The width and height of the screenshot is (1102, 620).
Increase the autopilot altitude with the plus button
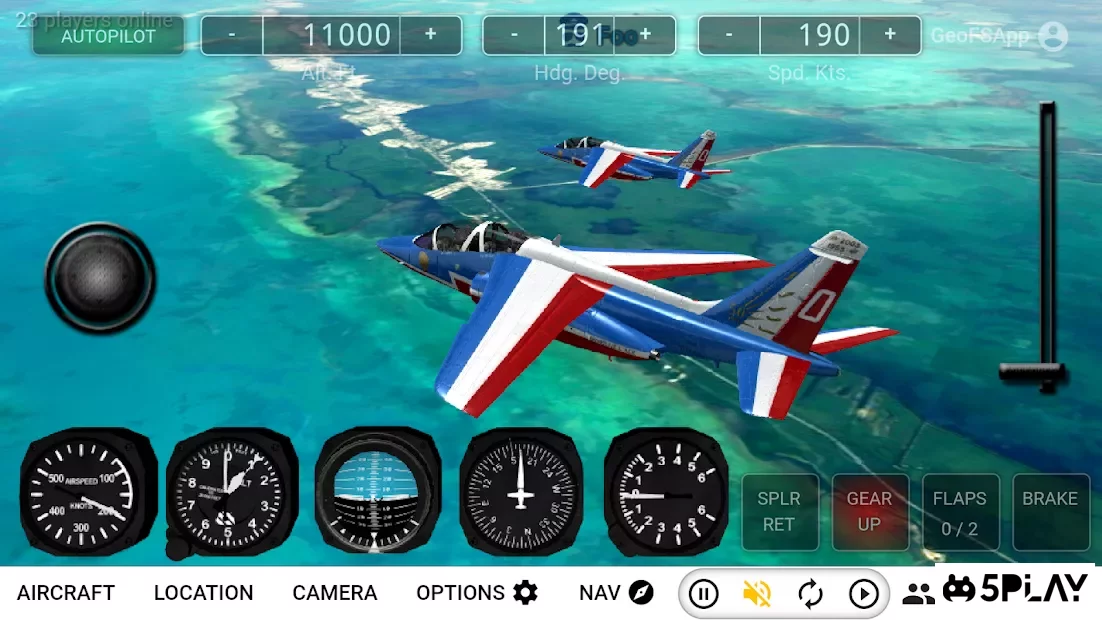431,35
